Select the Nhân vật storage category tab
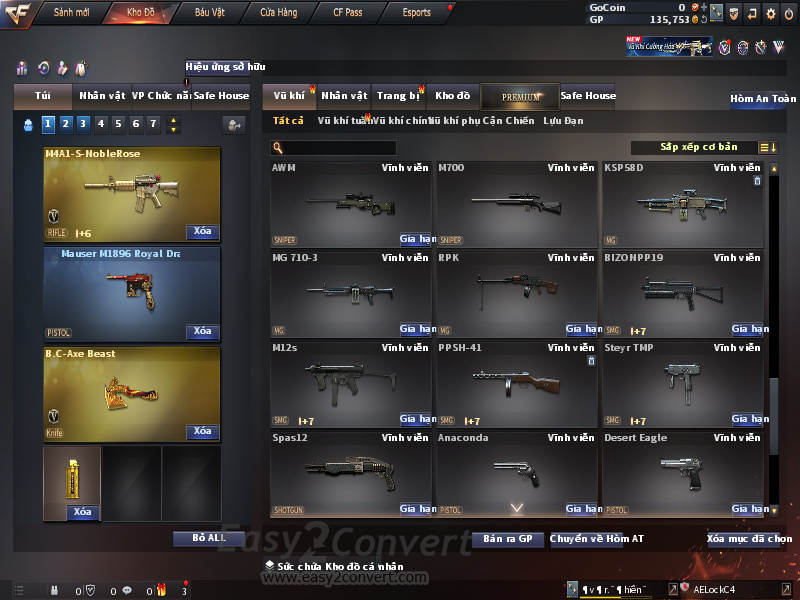This screenshot has height=600, width=800. coord(344,96)
